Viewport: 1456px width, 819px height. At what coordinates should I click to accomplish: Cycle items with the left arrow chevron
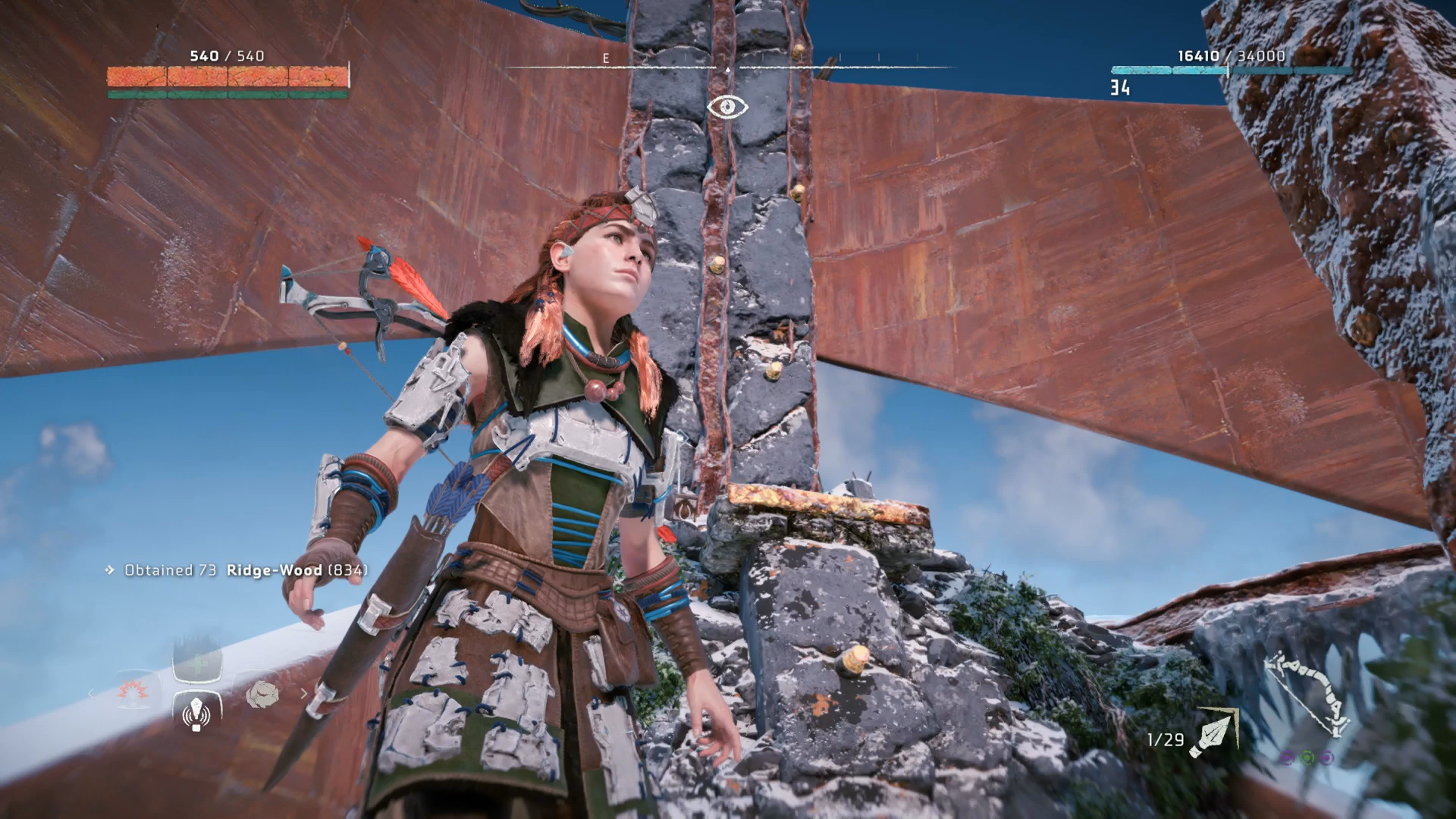pyautogui.click(x=93, y=692)
